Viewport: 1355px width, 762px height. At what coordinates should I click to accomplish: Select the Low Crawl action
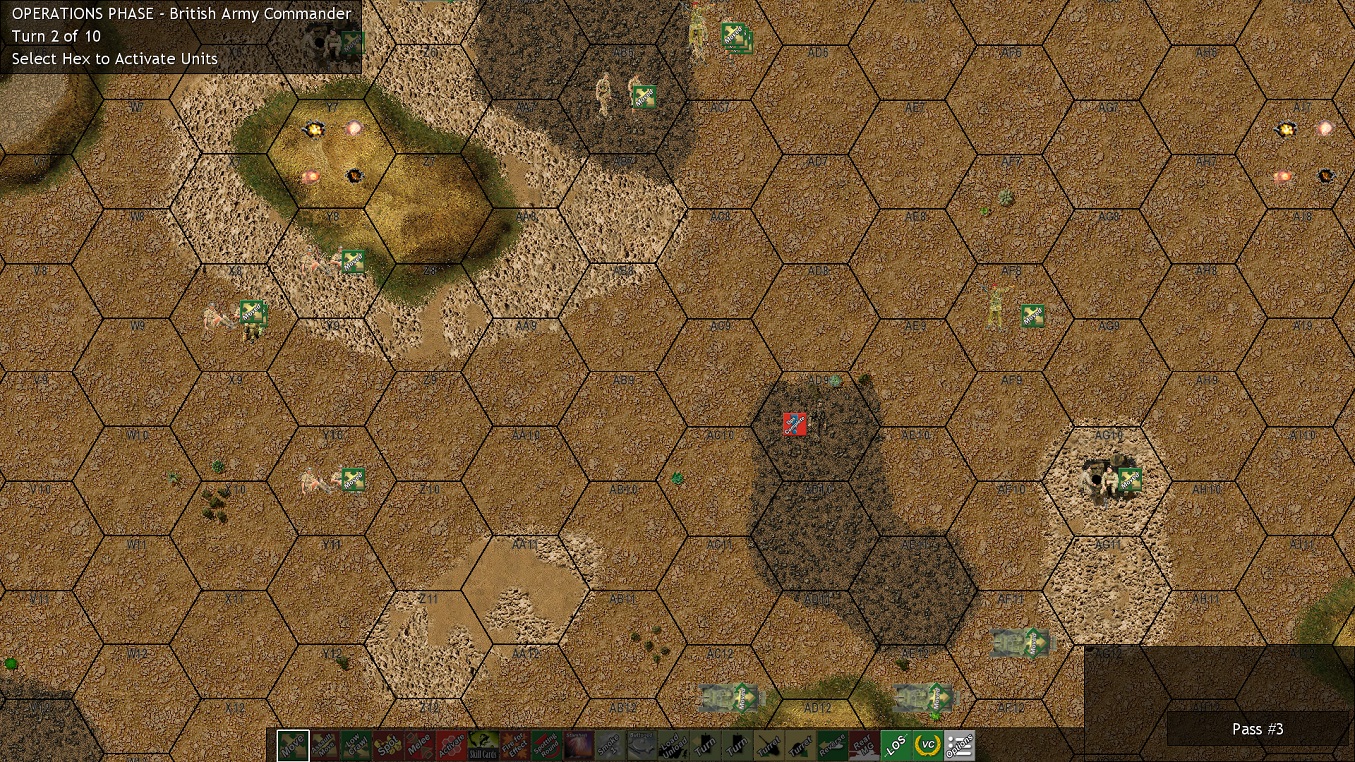point(355,745)
